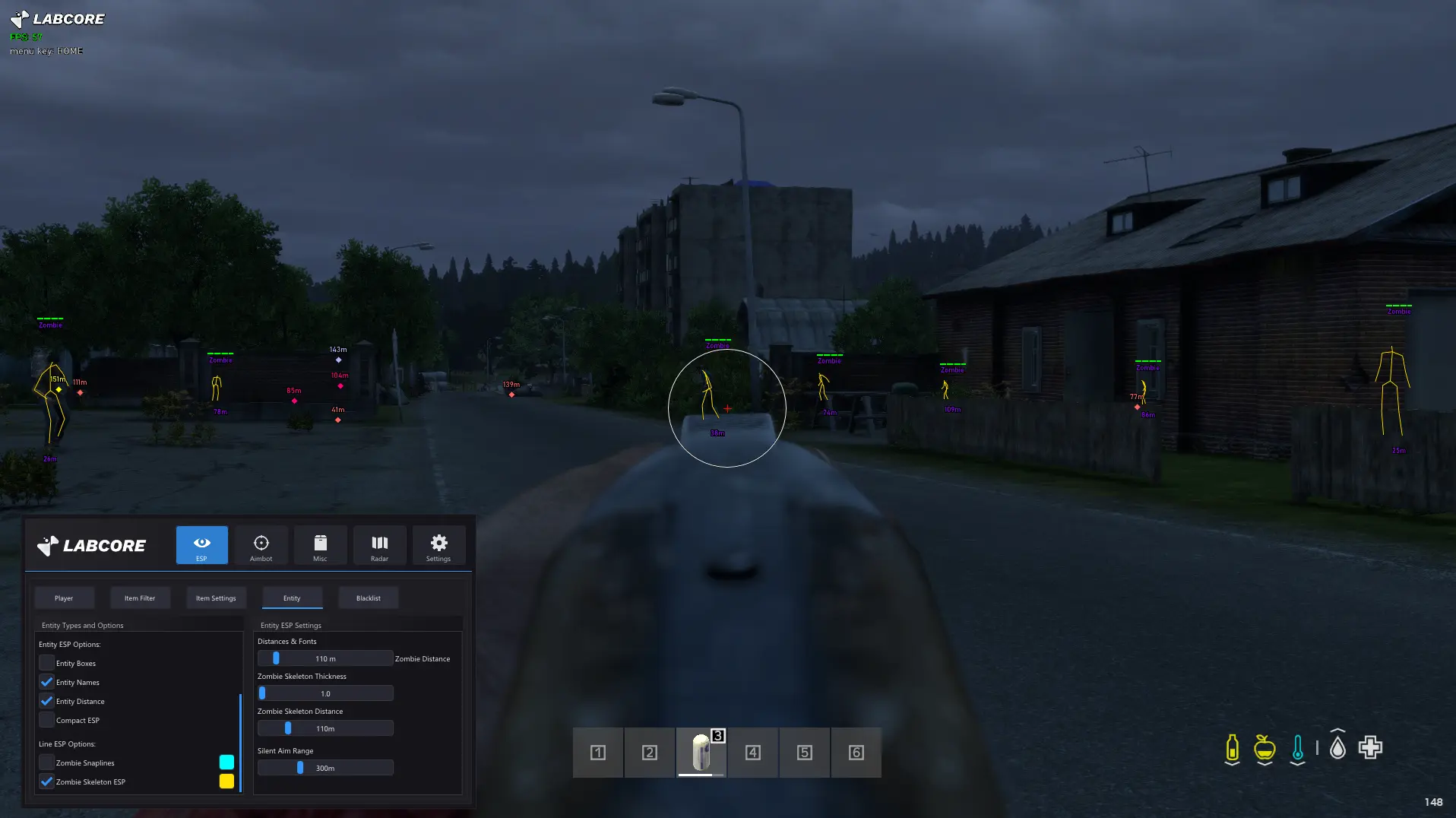
Task: Open the yellow Zombie Skeleton ESP color swatch
Action: pyautogui.click(x=226, y=781)
